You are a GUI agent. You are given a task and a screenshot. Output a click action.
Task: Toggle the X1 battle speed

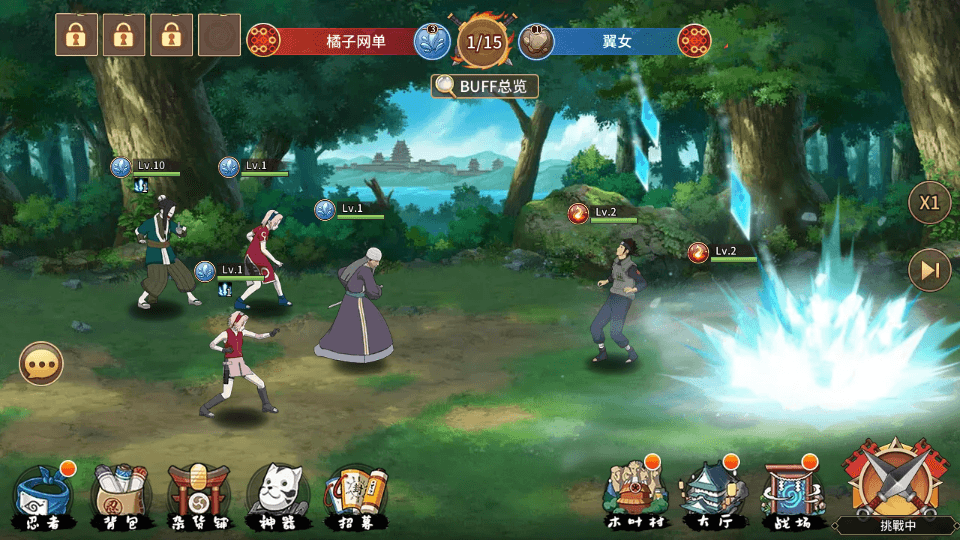929,203
